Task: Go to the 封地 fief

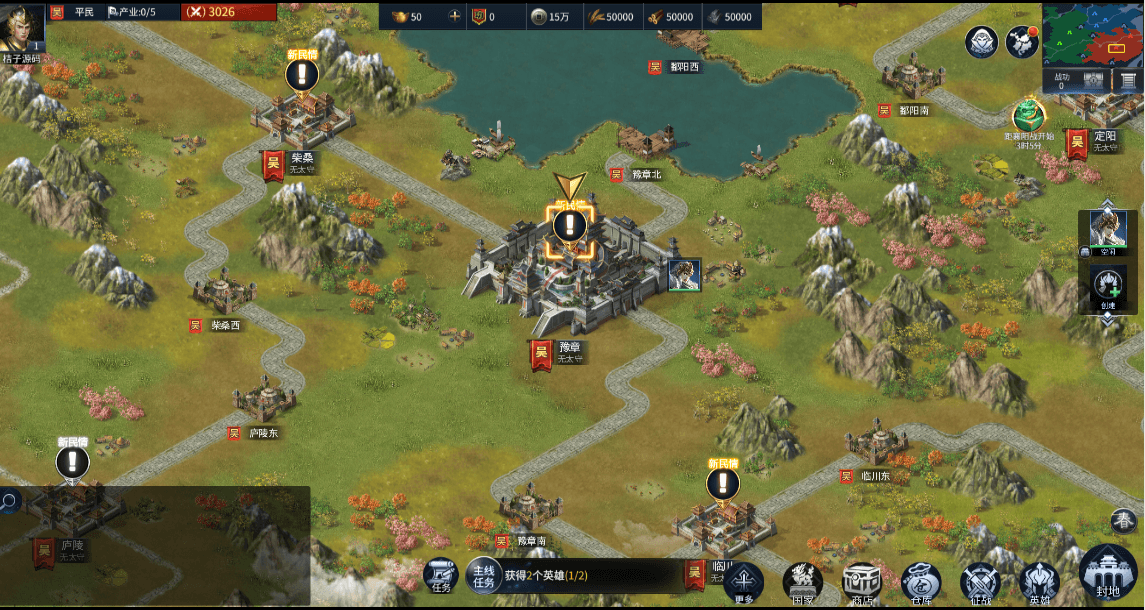Action: 1108,575
